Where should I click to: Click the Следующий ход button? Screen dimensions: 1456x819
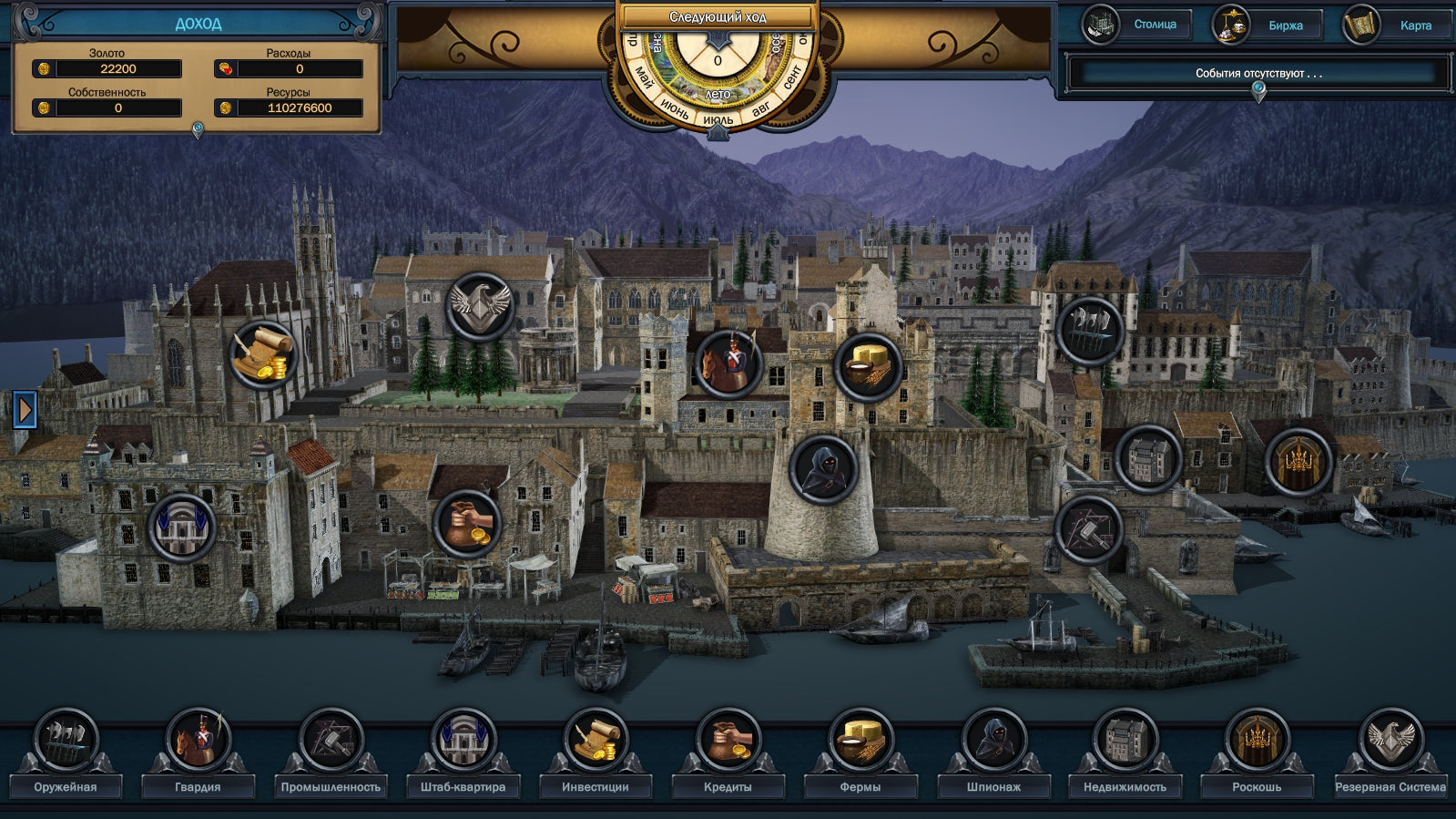tap(718, 16)
